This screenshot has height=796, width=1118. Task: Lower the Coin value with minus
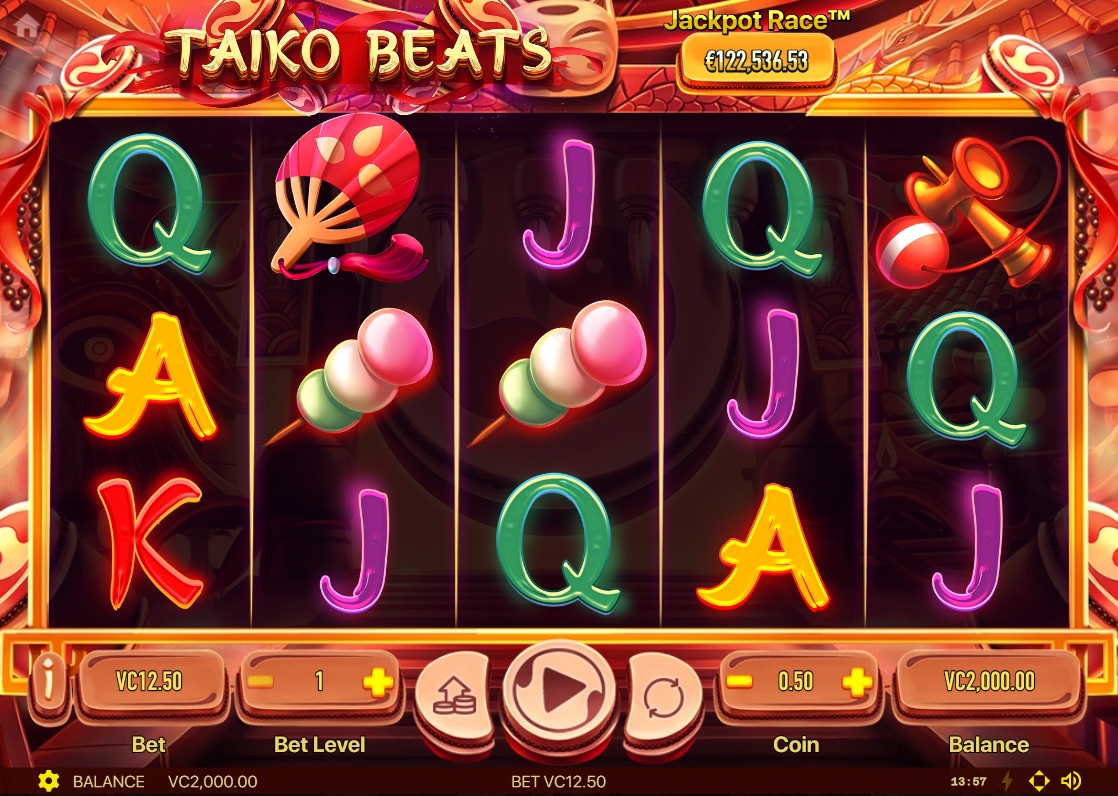739,682
